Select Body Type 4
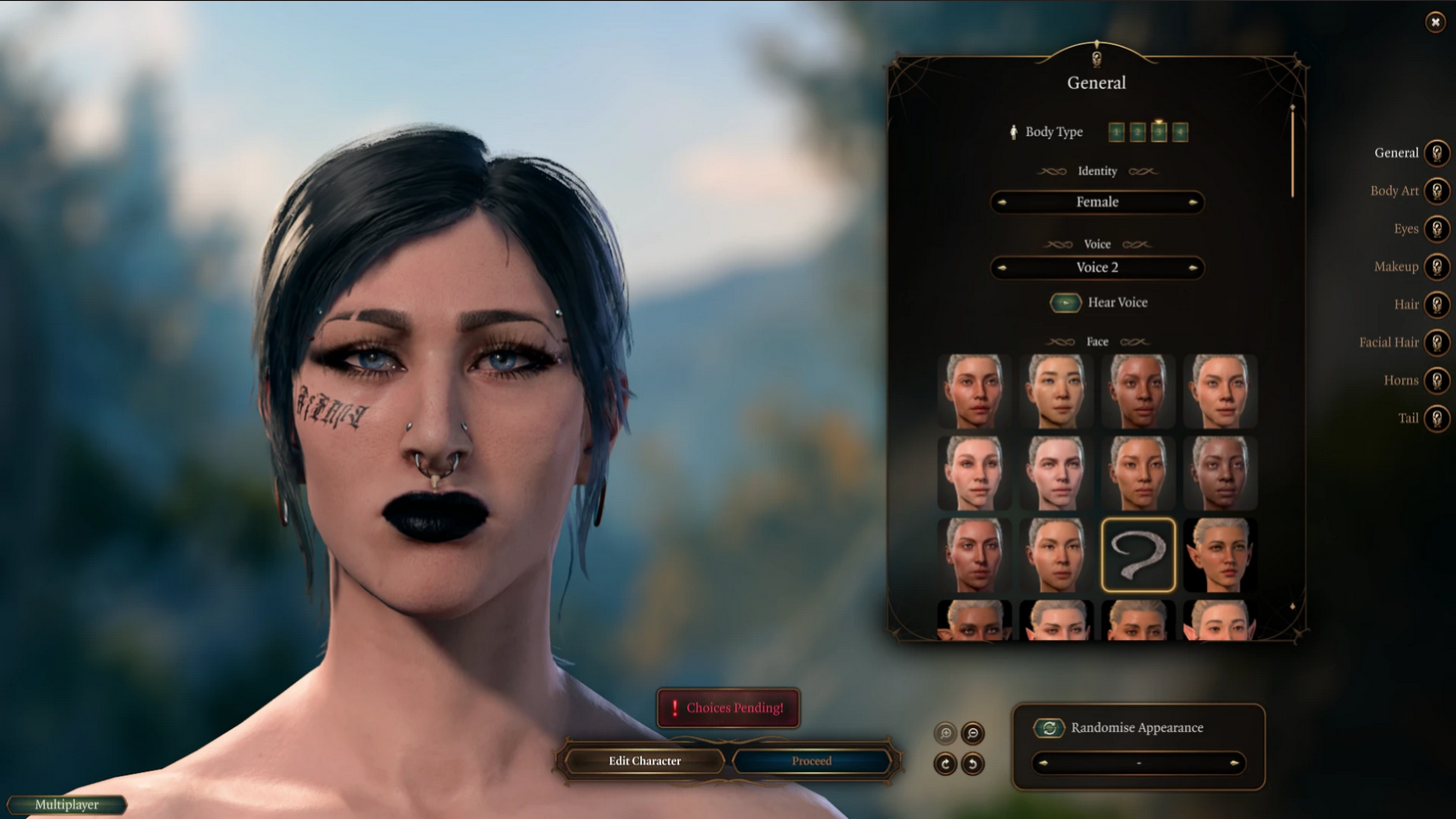The height and width of the screenshot is (819, 1456). [x=1179, y=131]
